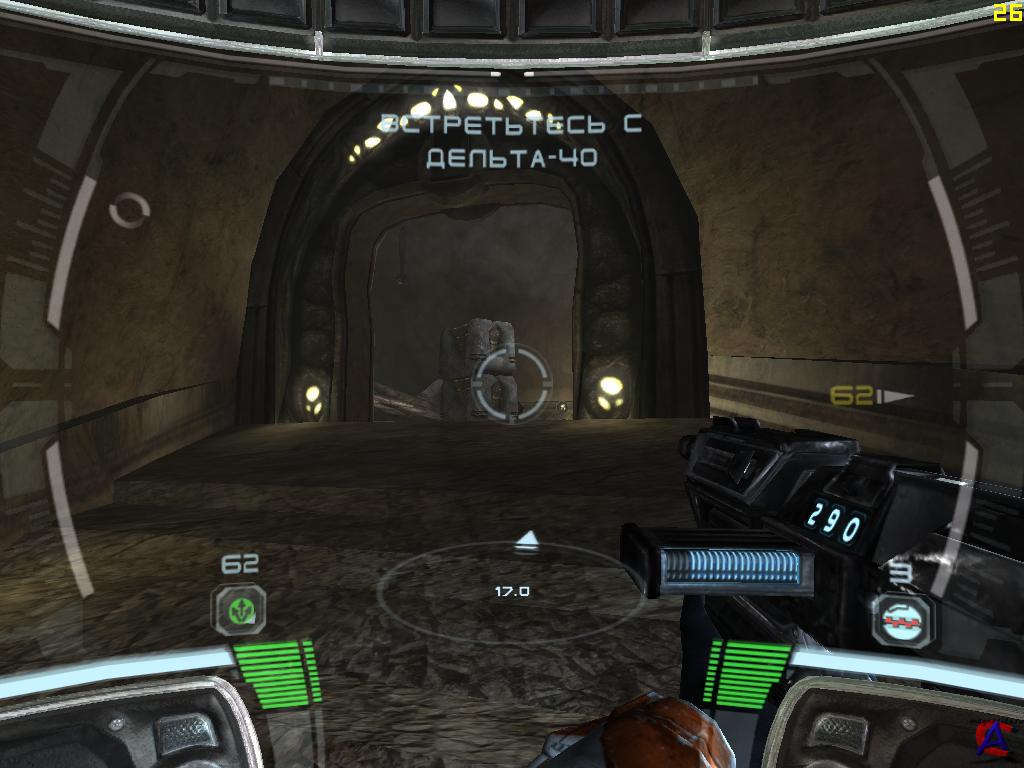Select the circular ring indicator on the visor
The width and height of the screenshot is (1024, 768).
click(129, 211)
